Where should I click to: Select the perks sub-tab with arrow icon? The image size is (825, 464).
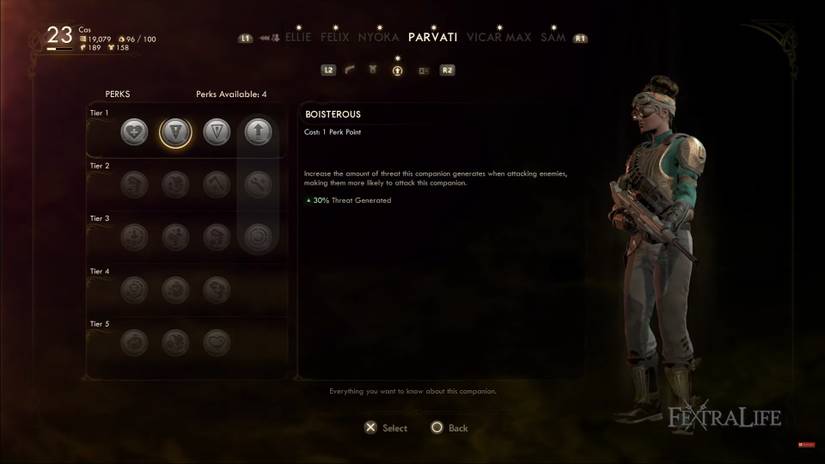[x=397, y=71]
